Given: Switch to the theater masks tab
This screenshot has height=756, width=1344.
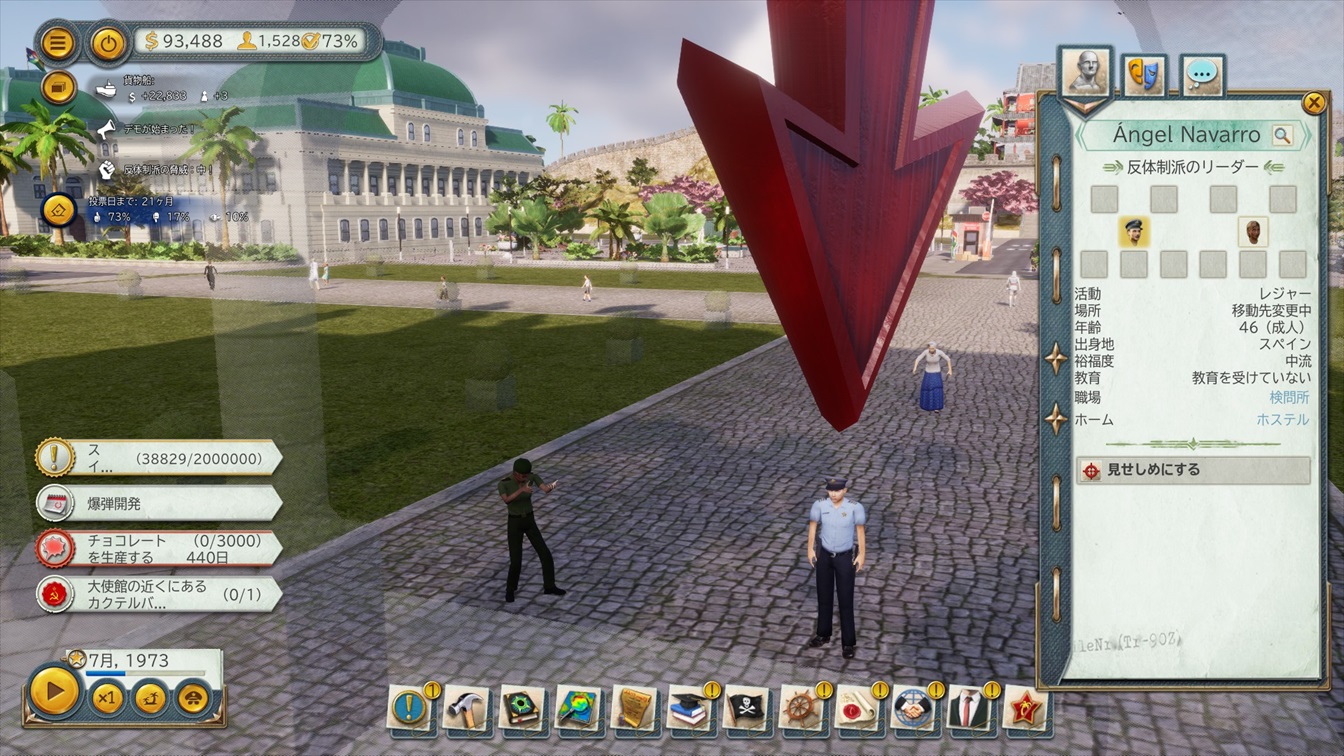Looking at the screenshot, I should pyautogui.click(x=1144, y=74).
